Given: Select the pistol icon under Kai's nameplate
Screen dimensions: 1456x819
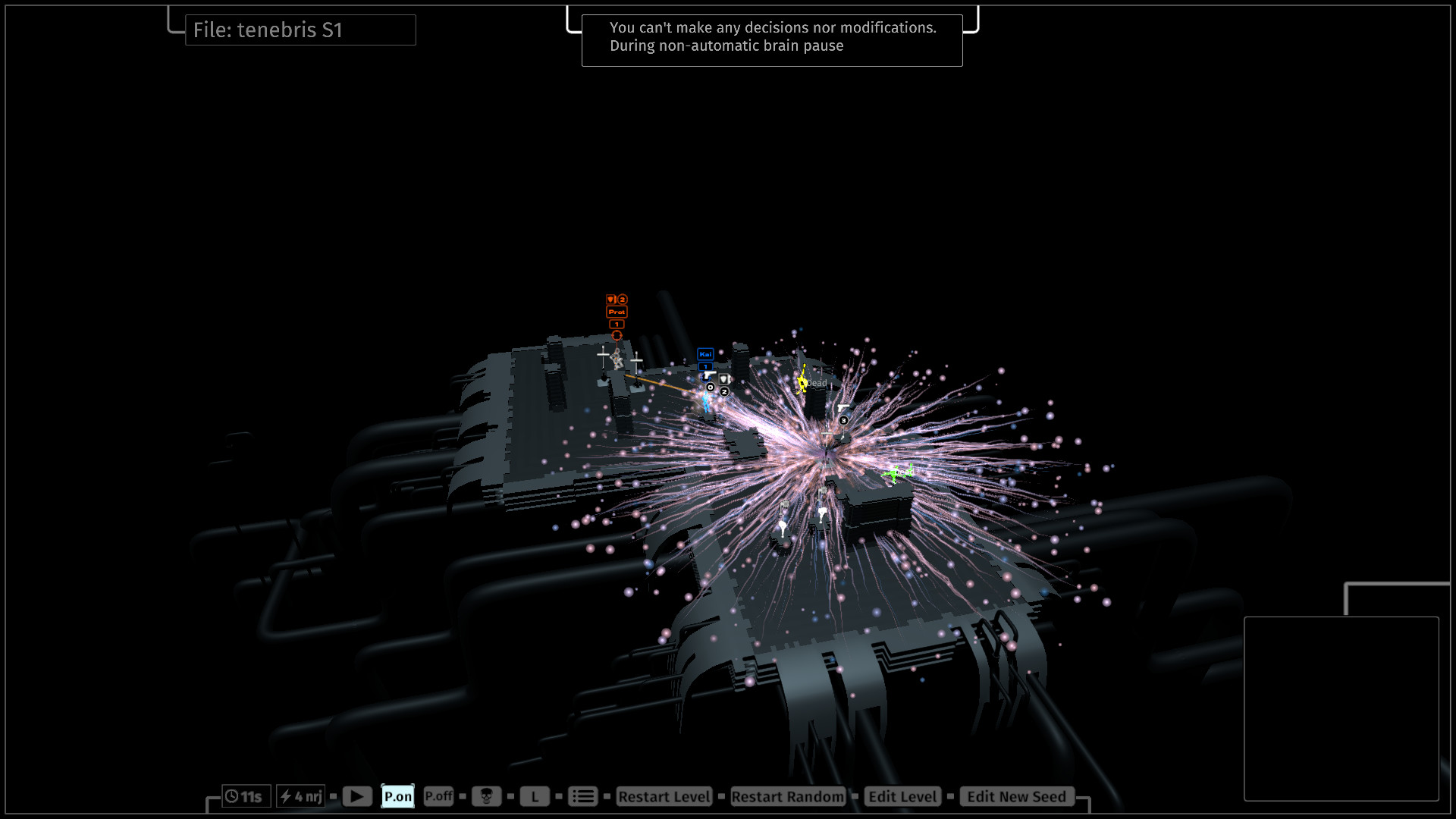Looking at the screenshot, I should [710, 375].
